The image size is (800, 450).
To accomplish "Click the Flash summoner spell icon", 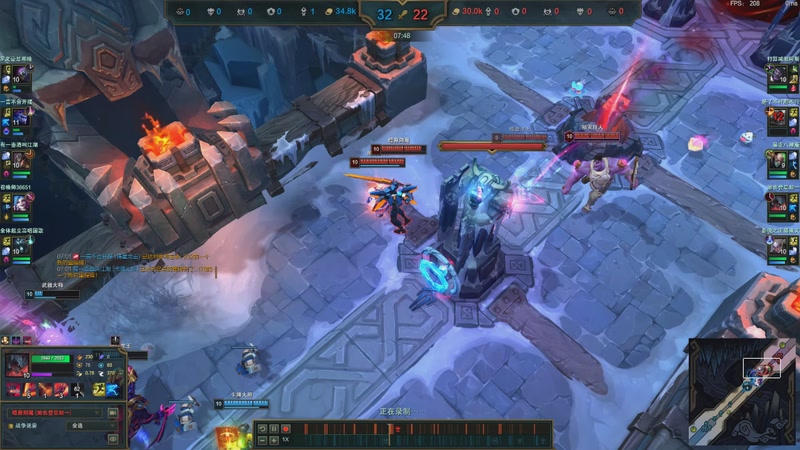I will tap(98, 389).
